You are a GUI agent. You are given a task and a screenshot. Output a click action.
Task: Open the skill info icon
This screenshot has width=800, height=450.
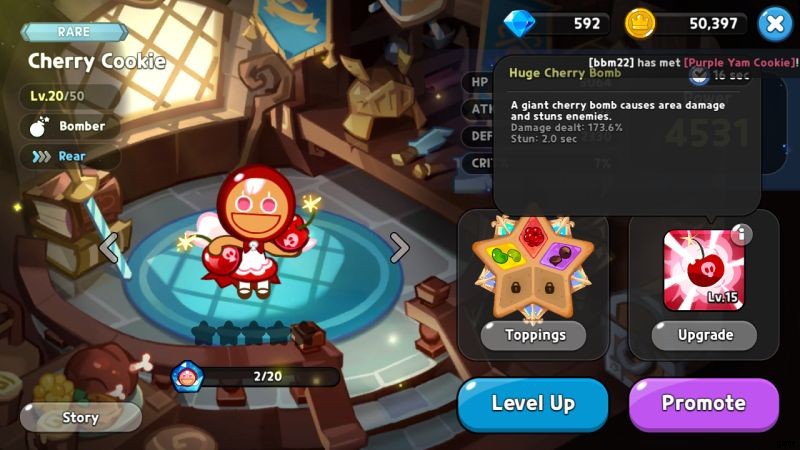coord(741,235)
